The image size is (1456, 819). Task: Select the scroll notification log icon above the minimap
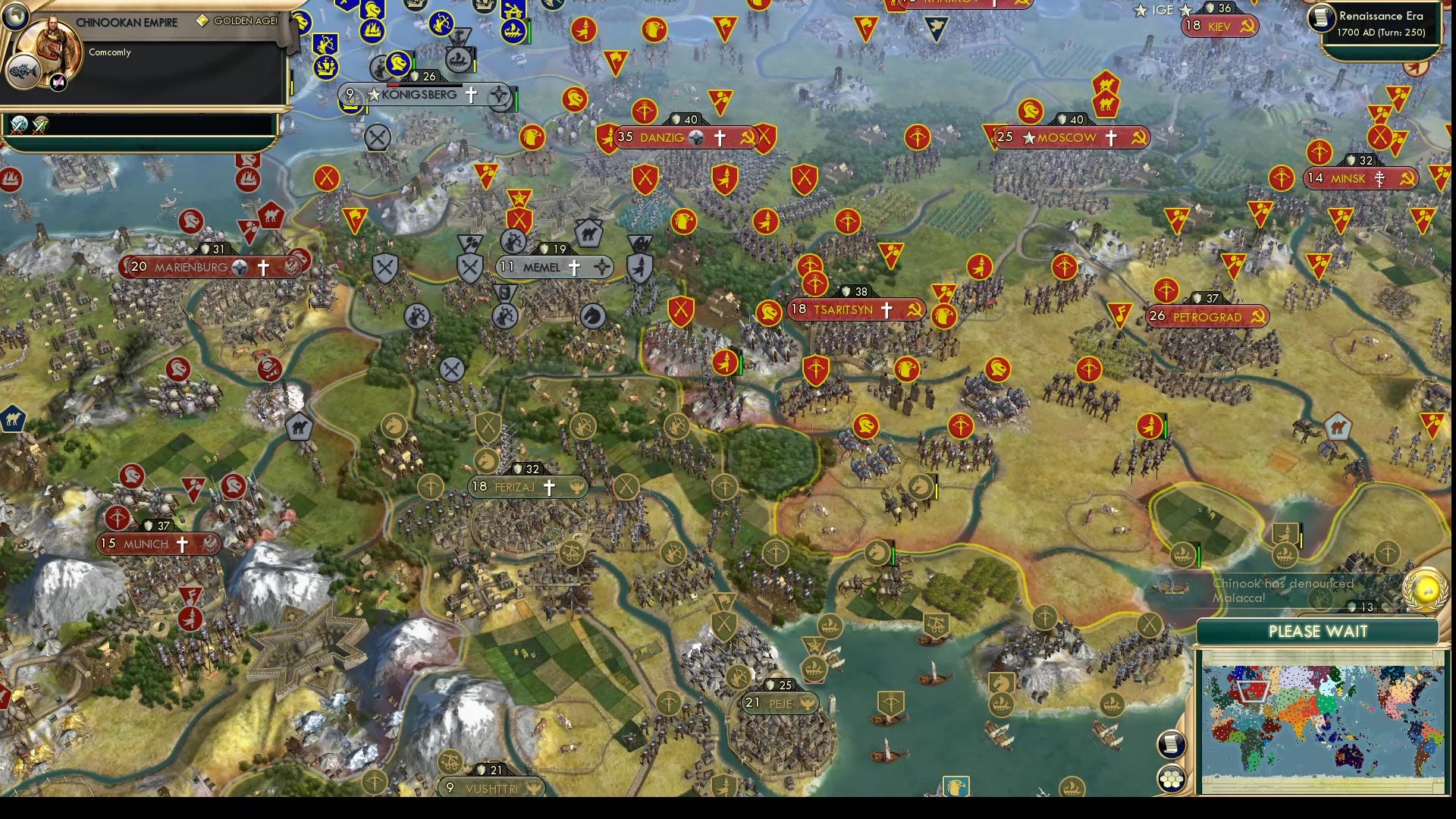coord(1172,745)
